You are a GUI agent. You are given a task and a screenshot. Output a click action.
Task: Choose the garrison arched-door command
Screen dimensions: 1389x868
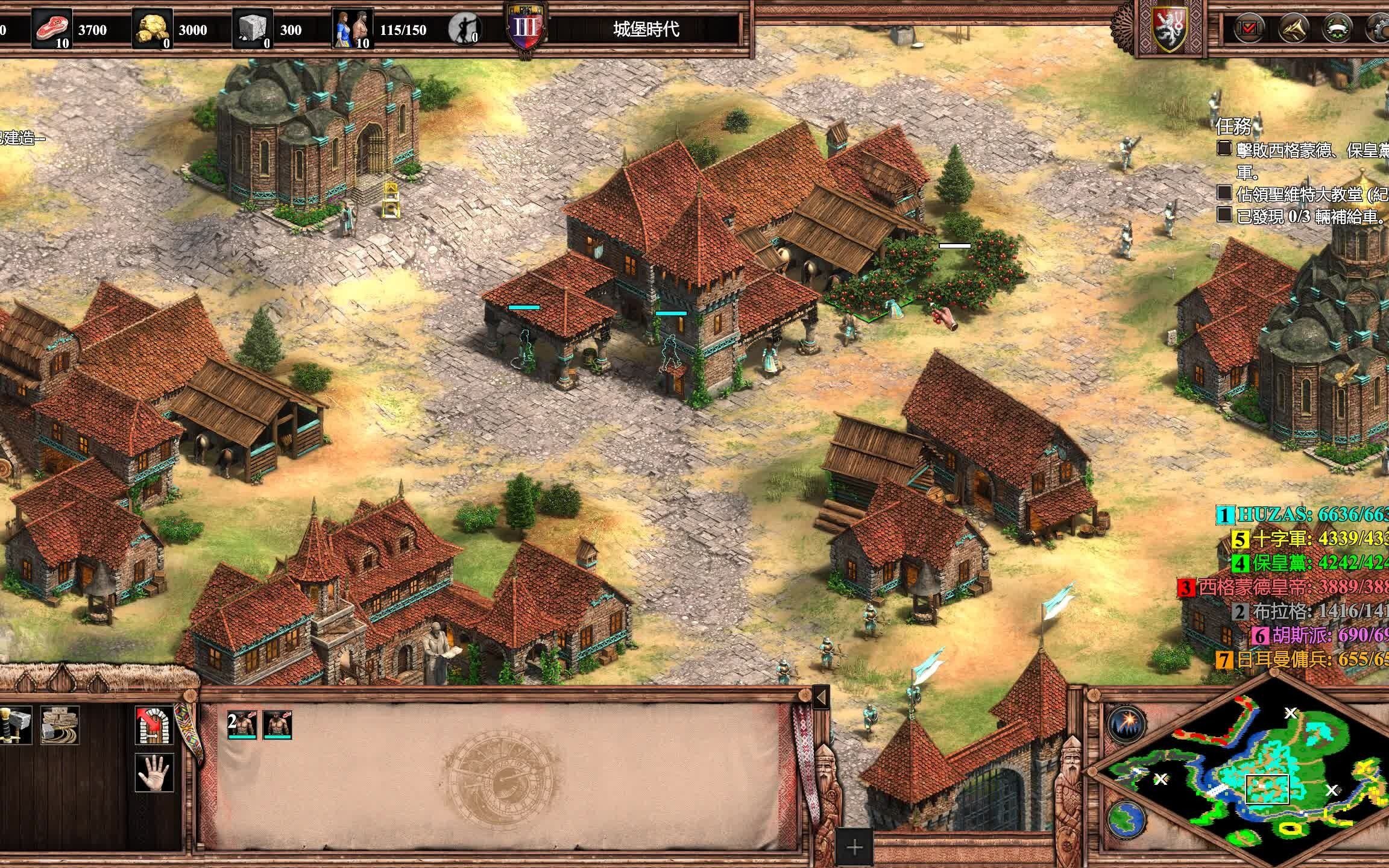pyautogui.click(x=154, y=725)
